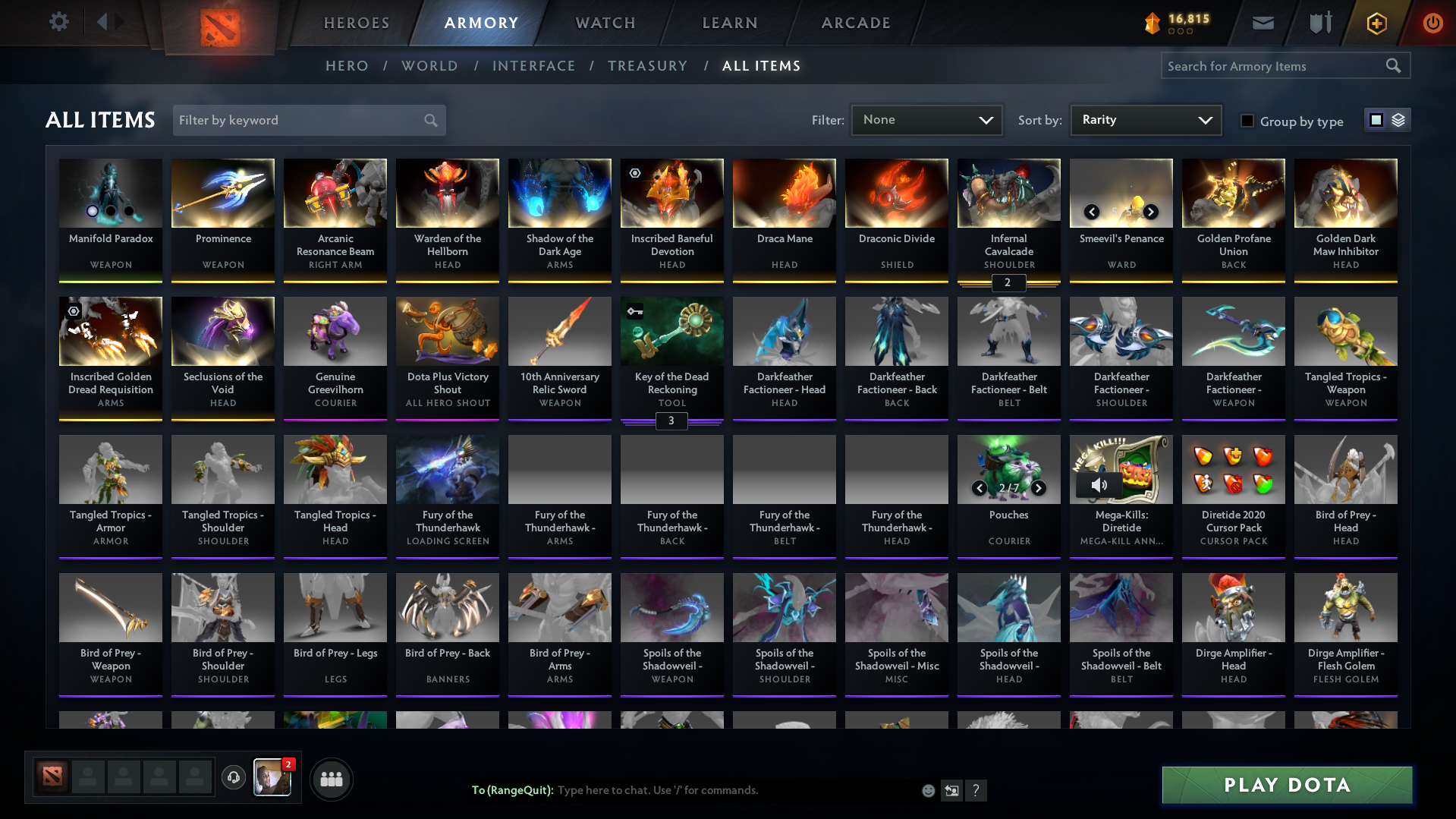Select the Manifold Paradox weapon thumbnail
This screenshot has width=1456, height=819.
tap(110, 193)
